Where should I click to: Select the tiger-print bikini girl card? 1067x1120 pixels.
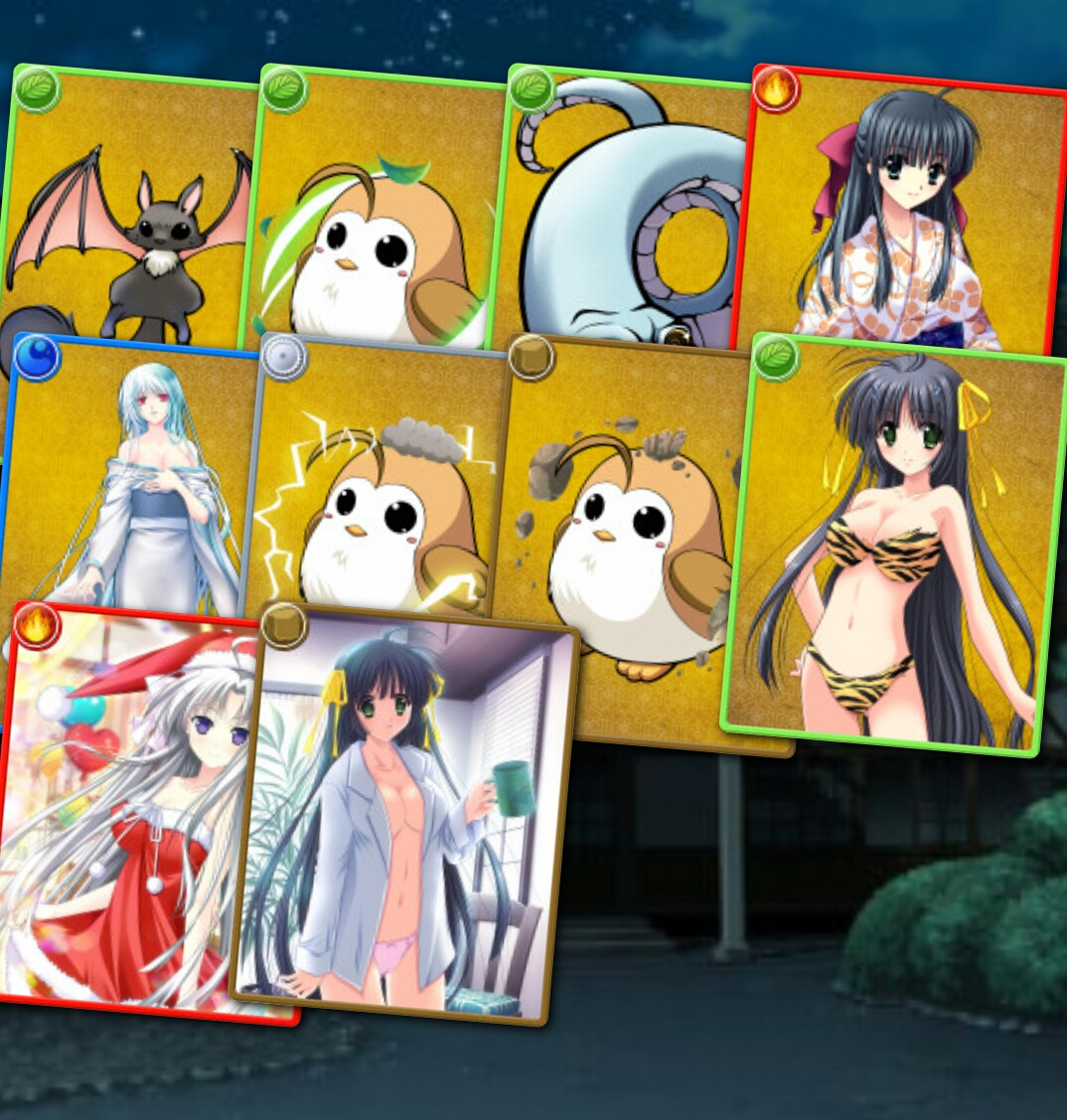click(x=894, y=547)
